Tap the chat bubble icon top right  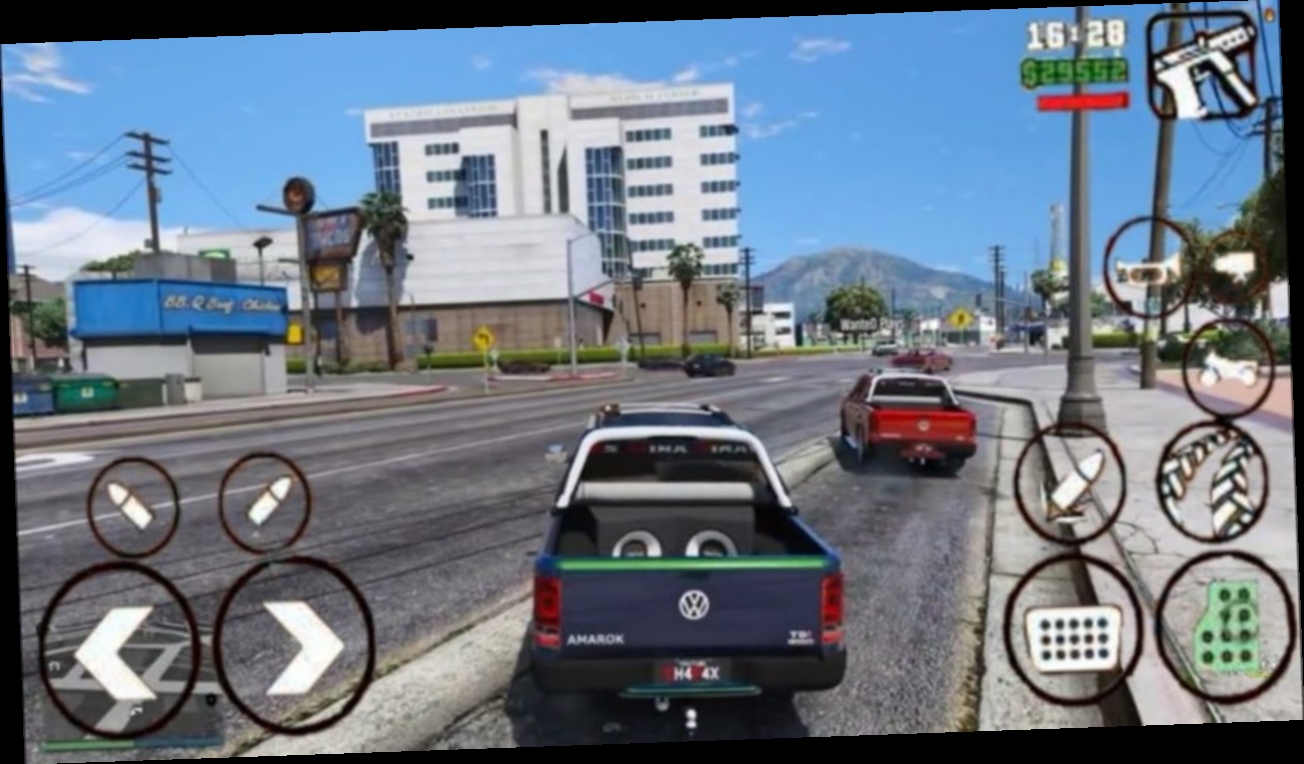pos(1236,264)
